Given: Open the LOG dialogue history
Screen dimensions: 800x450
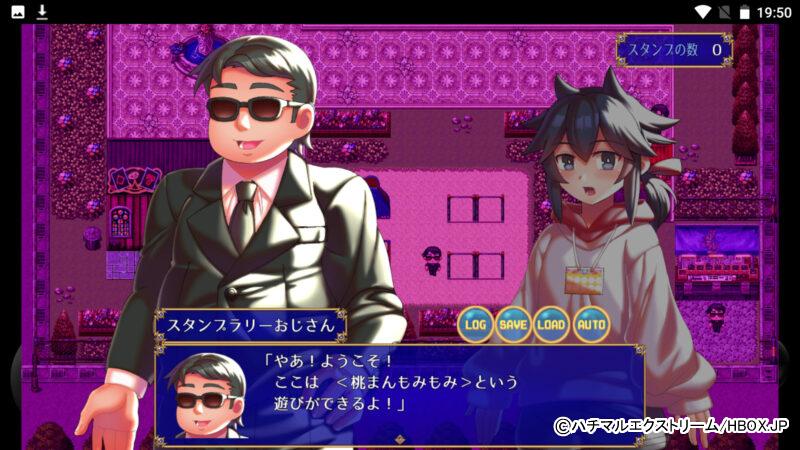Looking at the screenshot, I should click(476, 324).
